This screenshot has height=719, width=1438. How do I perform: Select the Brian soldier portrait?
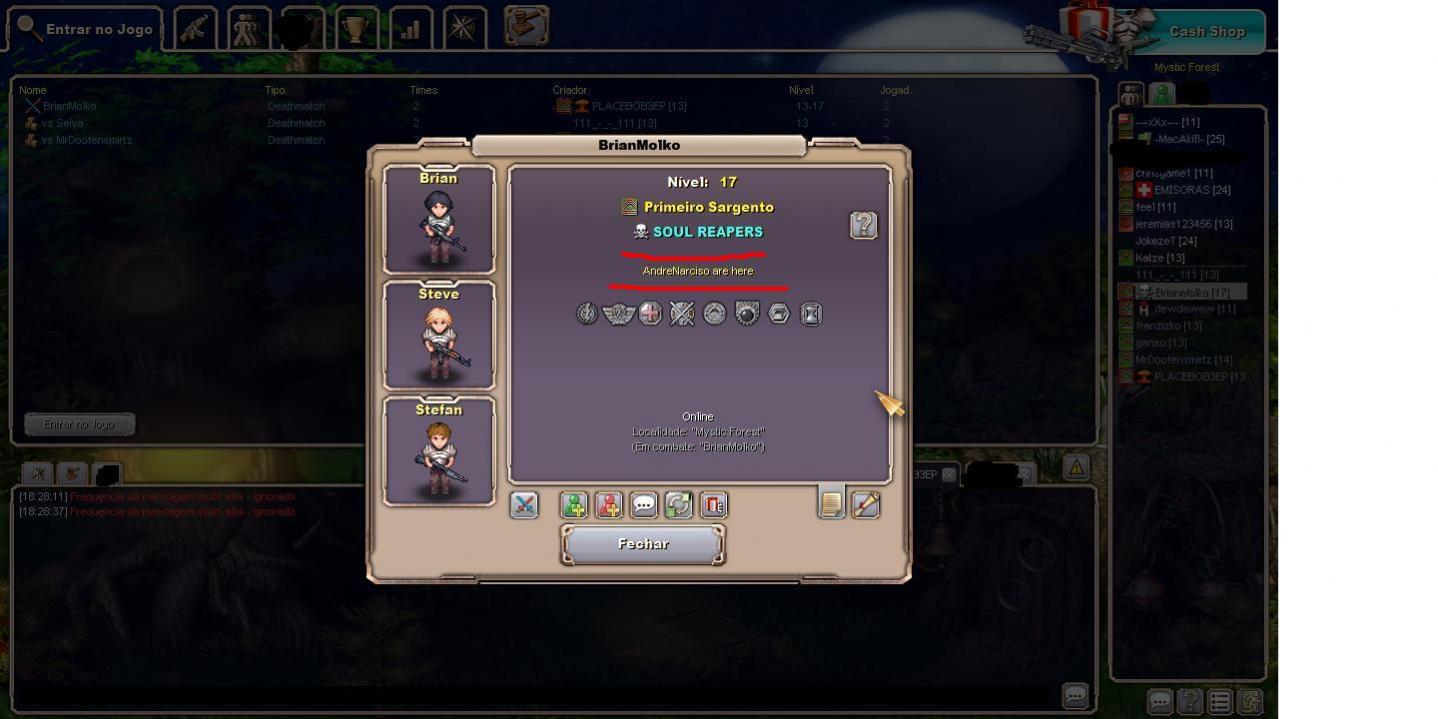click(439, 220)
